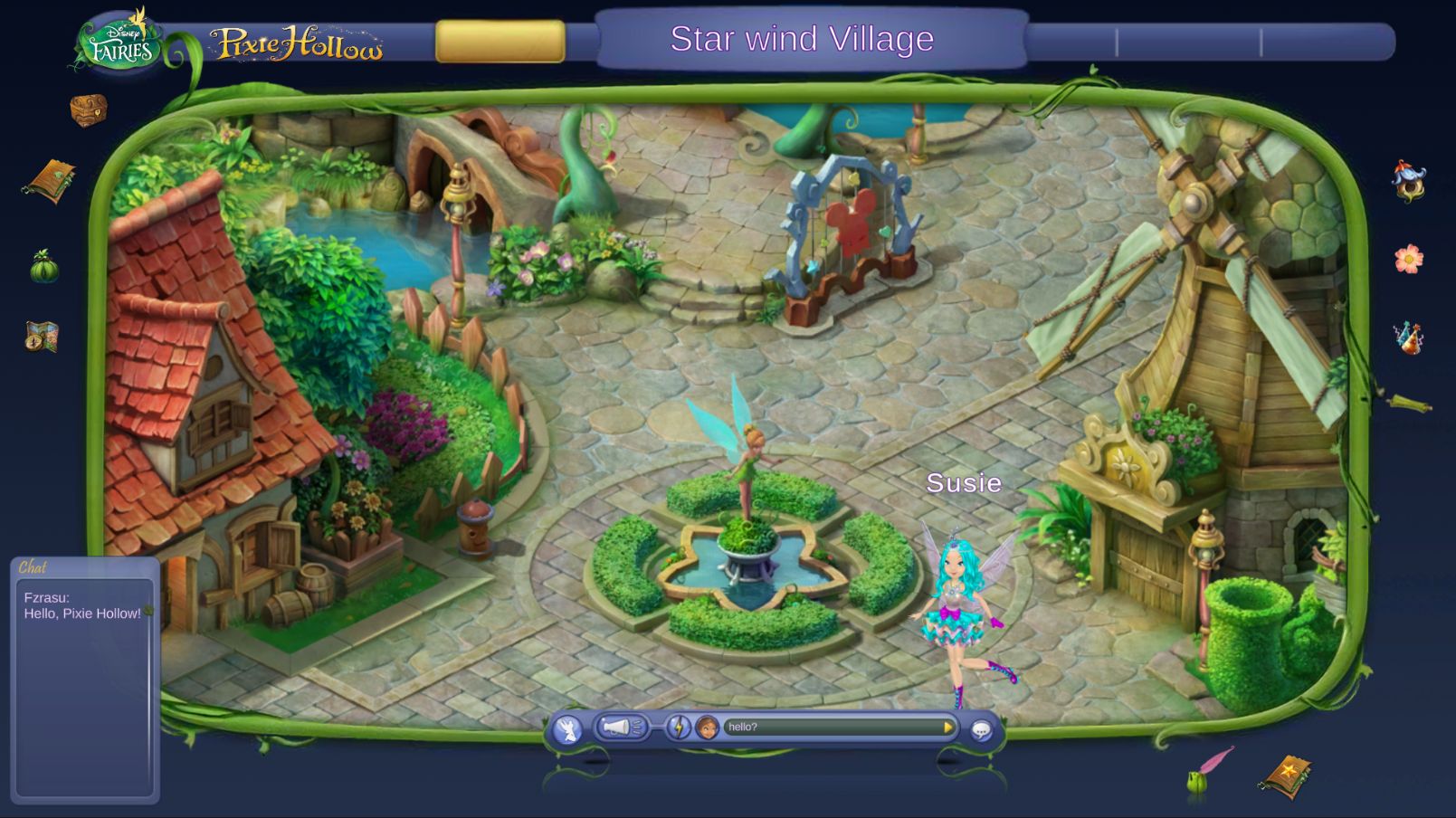The height and width of the screenshot is (818, 1456).
Task: Click the fairy face avatar button
Action: point(707,728)
